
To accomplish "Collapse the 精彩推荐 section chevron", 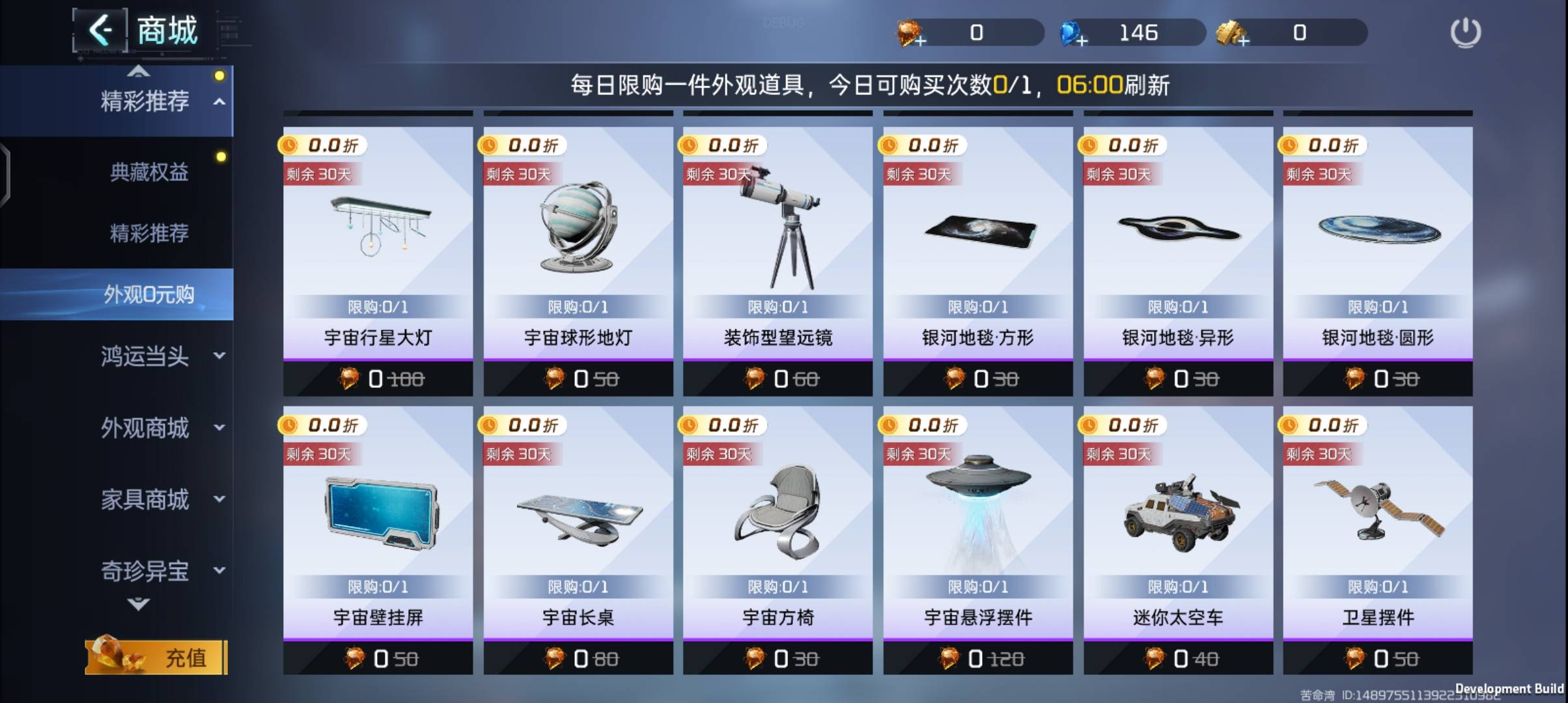I will [219, 102].
